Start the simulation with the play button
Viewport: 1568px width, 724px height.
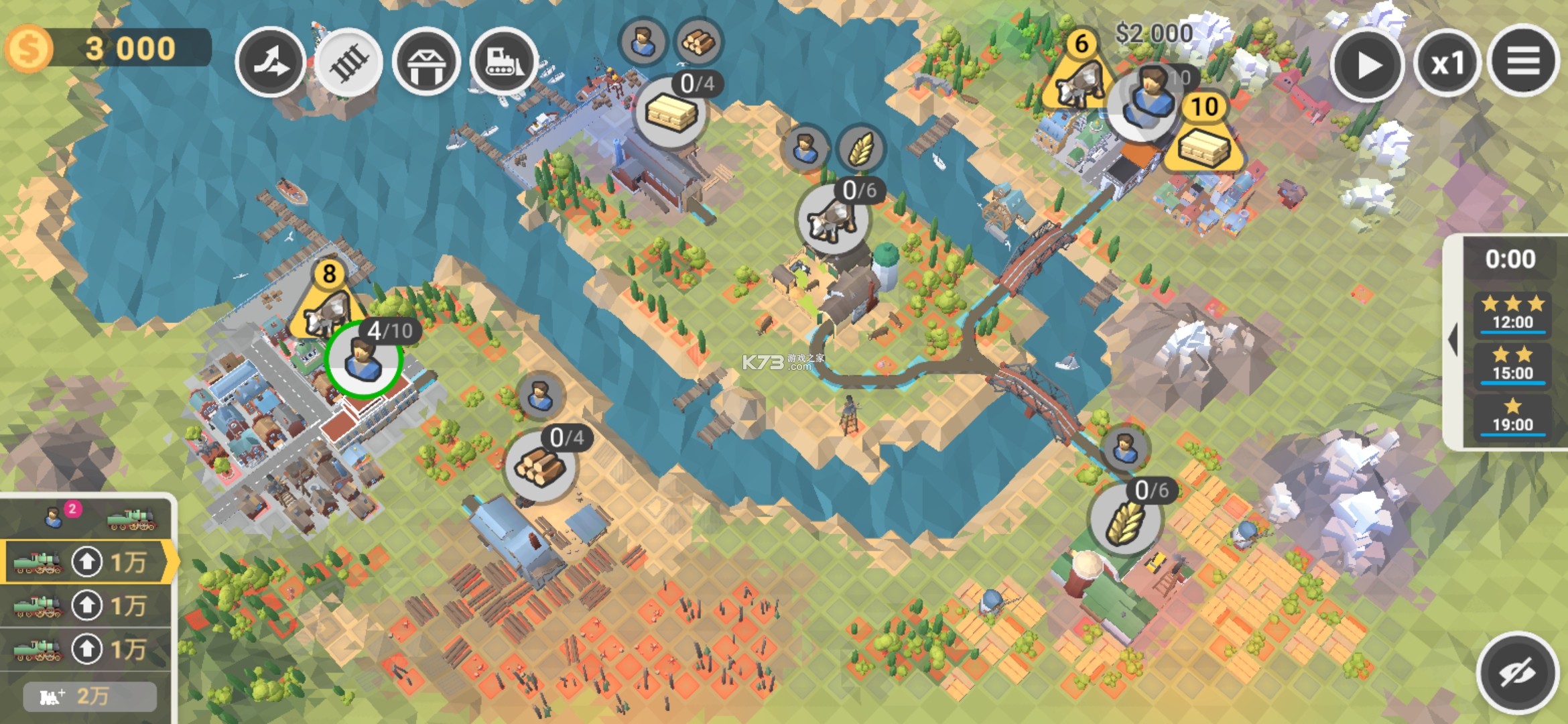pos(1367,65)
